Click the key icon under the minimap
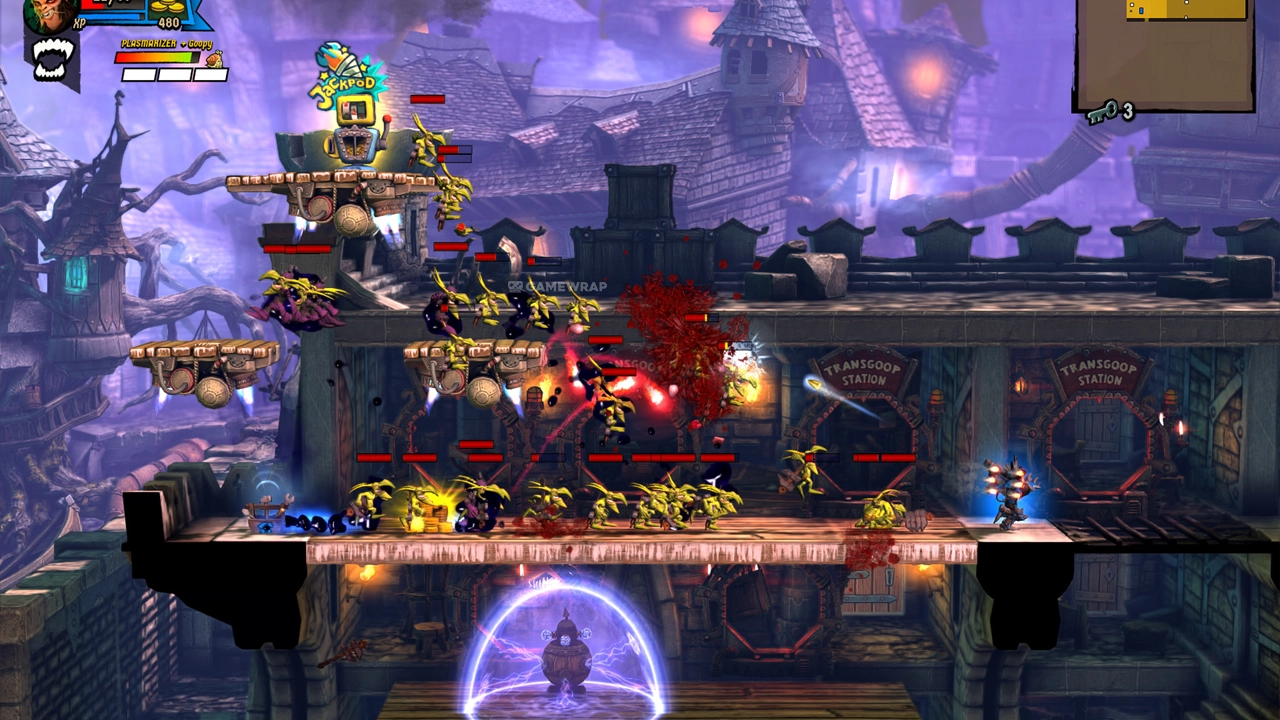 (1101, 113)
